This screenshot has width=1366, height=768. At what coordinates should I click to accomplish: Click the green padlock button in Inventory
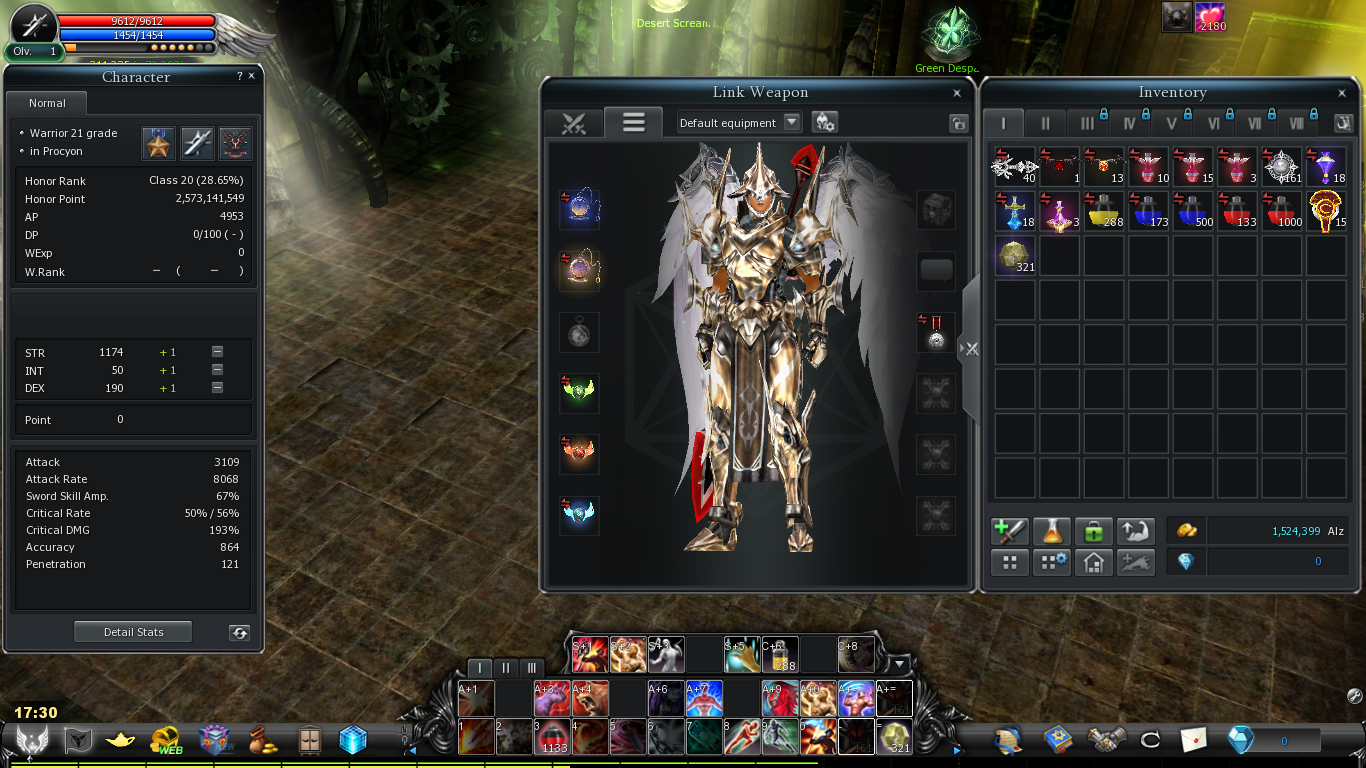[1093, 531]
